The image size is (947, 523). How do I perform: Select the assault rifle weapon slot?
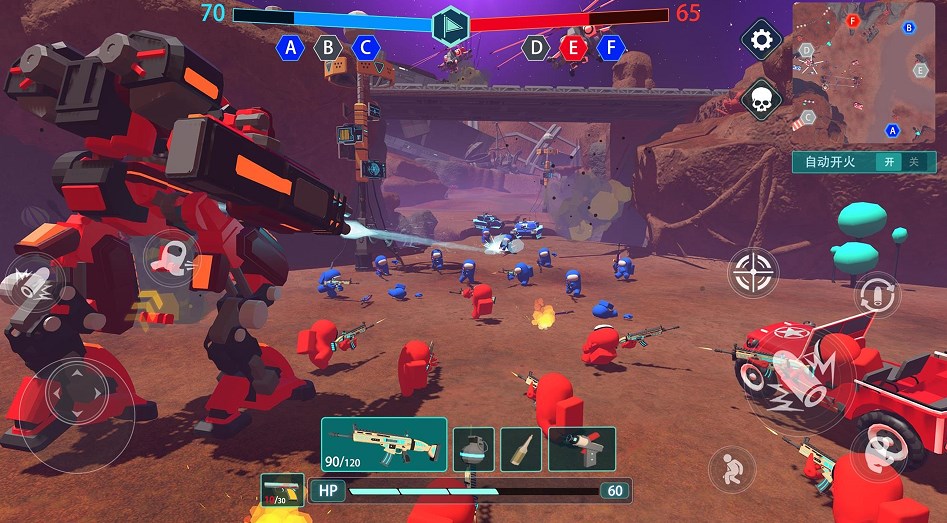384,445
